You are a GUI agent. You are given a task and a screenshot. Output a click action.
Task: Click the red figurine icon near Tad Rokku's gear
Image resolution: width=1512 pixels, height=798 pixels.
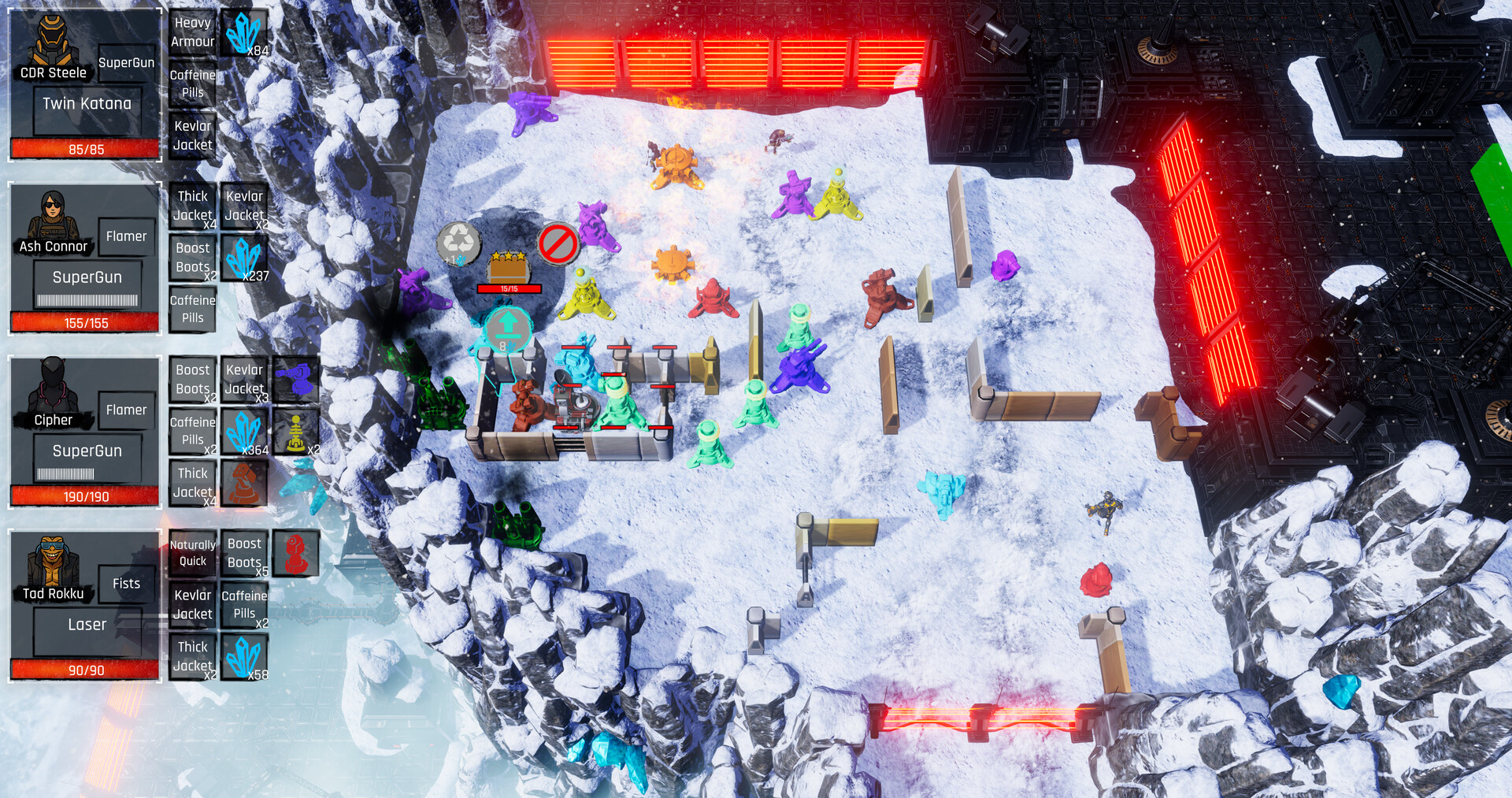click(x=296, y=551)
